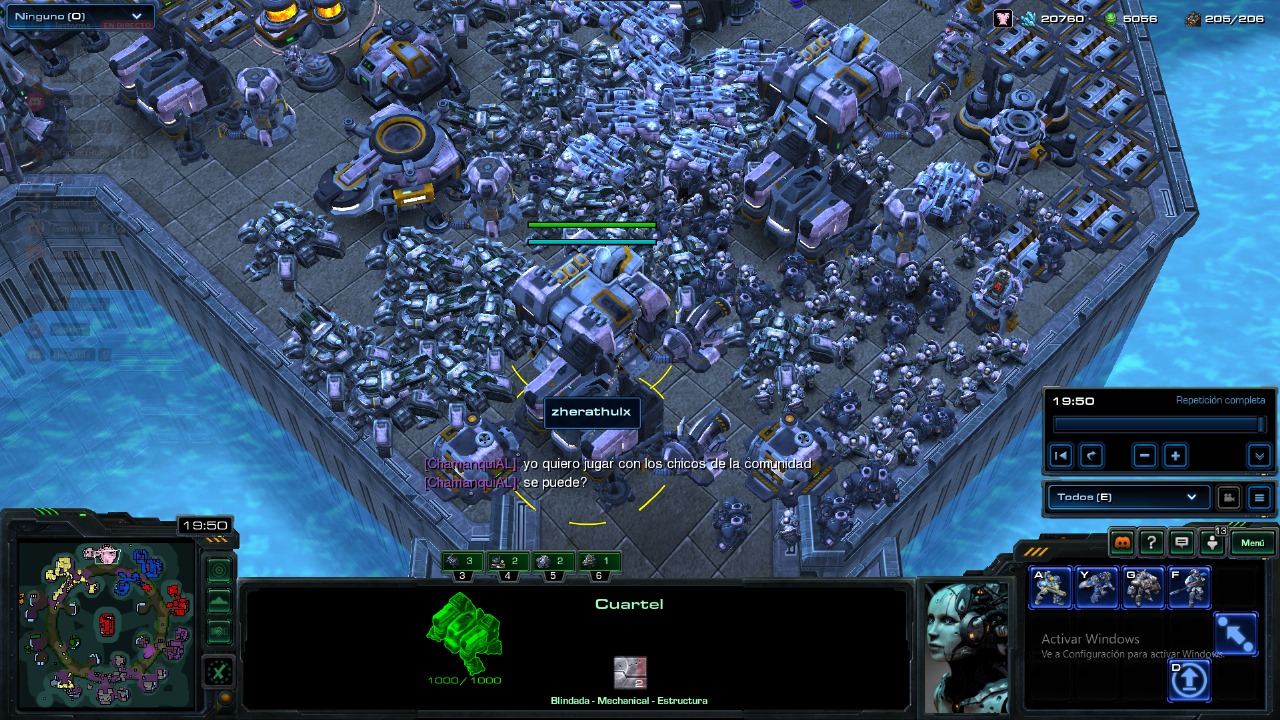Restart the replay from the beginning
The height and width of the screenshot is (720, 1280).
[1061, 456]
